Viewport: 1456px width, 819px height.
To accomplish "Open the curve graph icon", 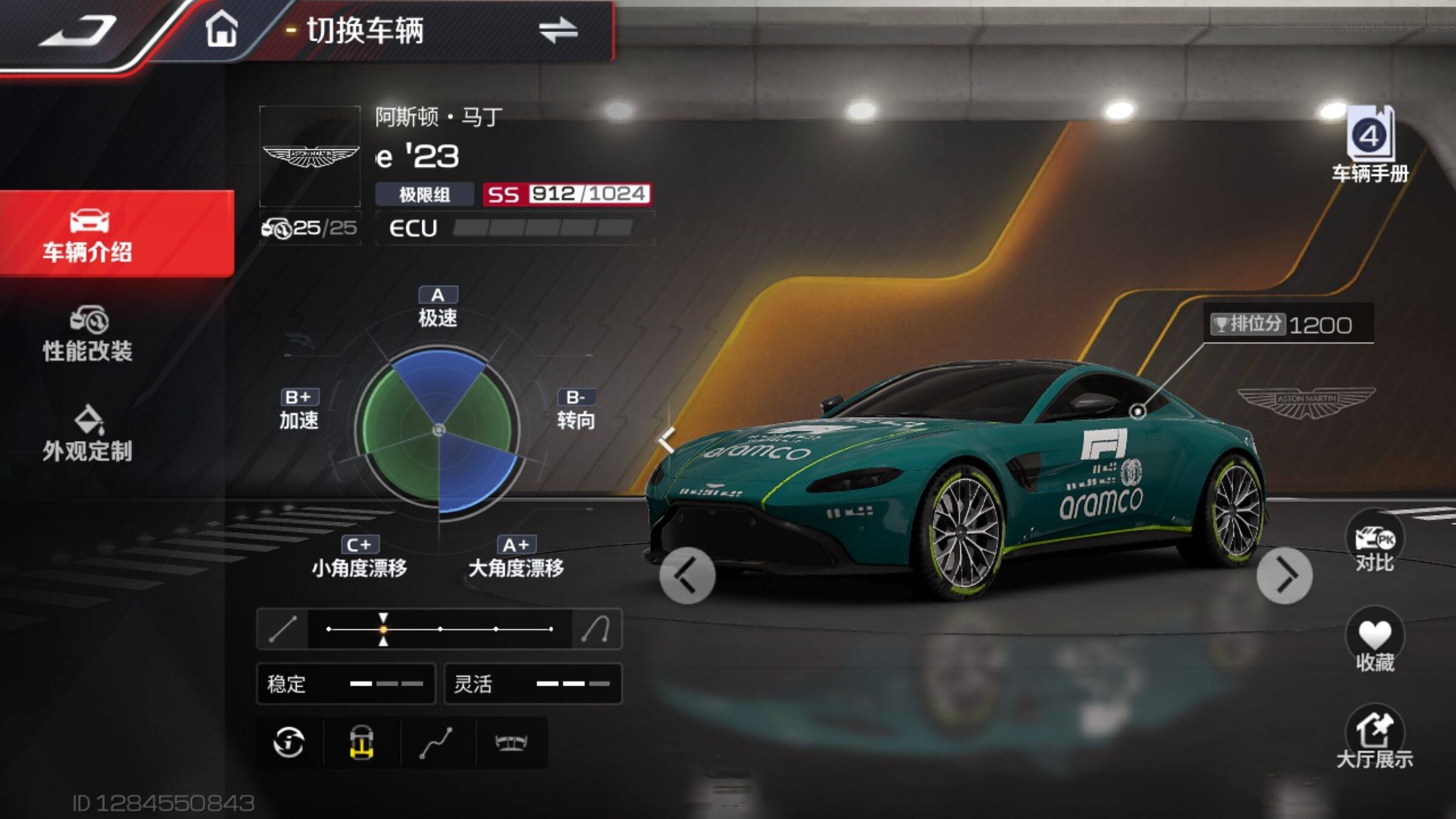I will pos(437,743).
